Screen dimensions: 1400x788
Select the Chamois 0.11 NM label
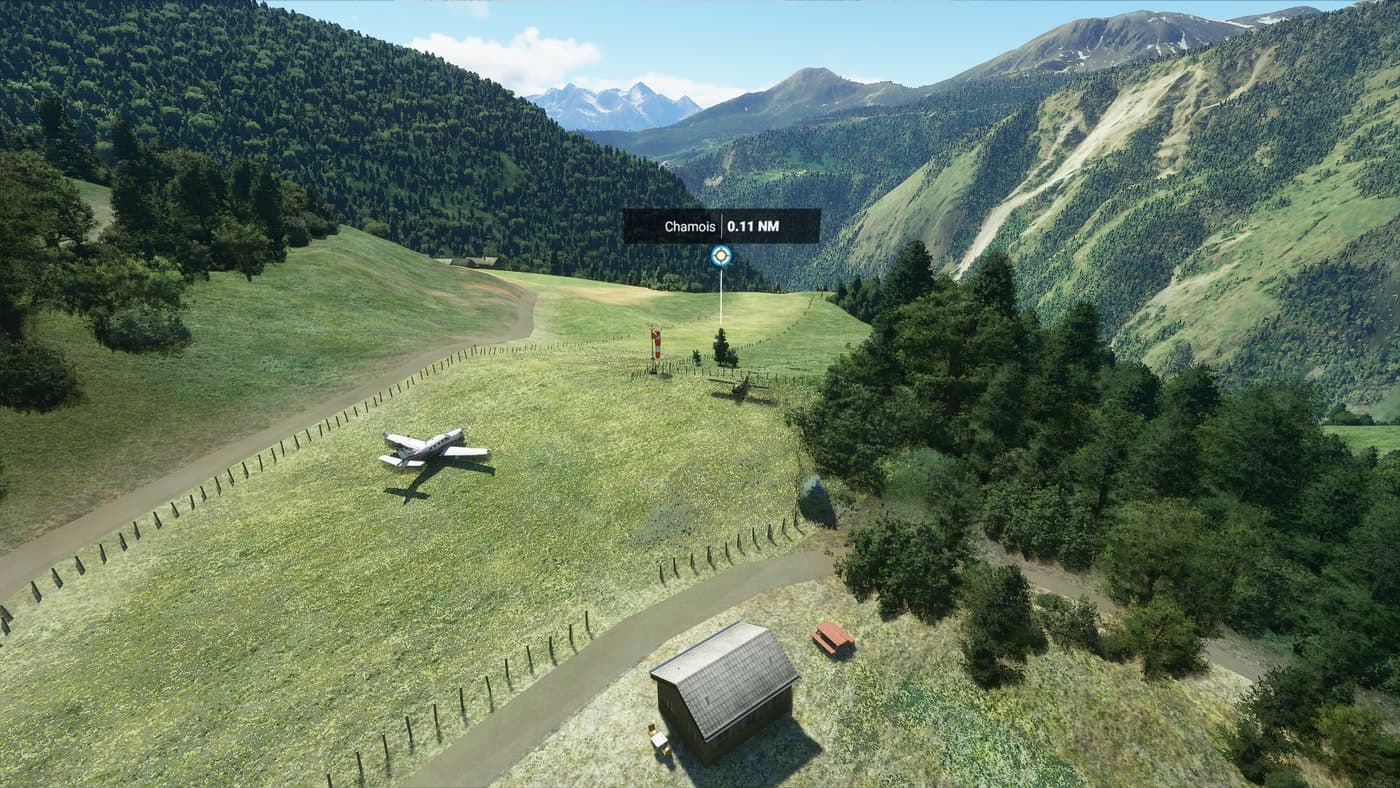(721, 226)
